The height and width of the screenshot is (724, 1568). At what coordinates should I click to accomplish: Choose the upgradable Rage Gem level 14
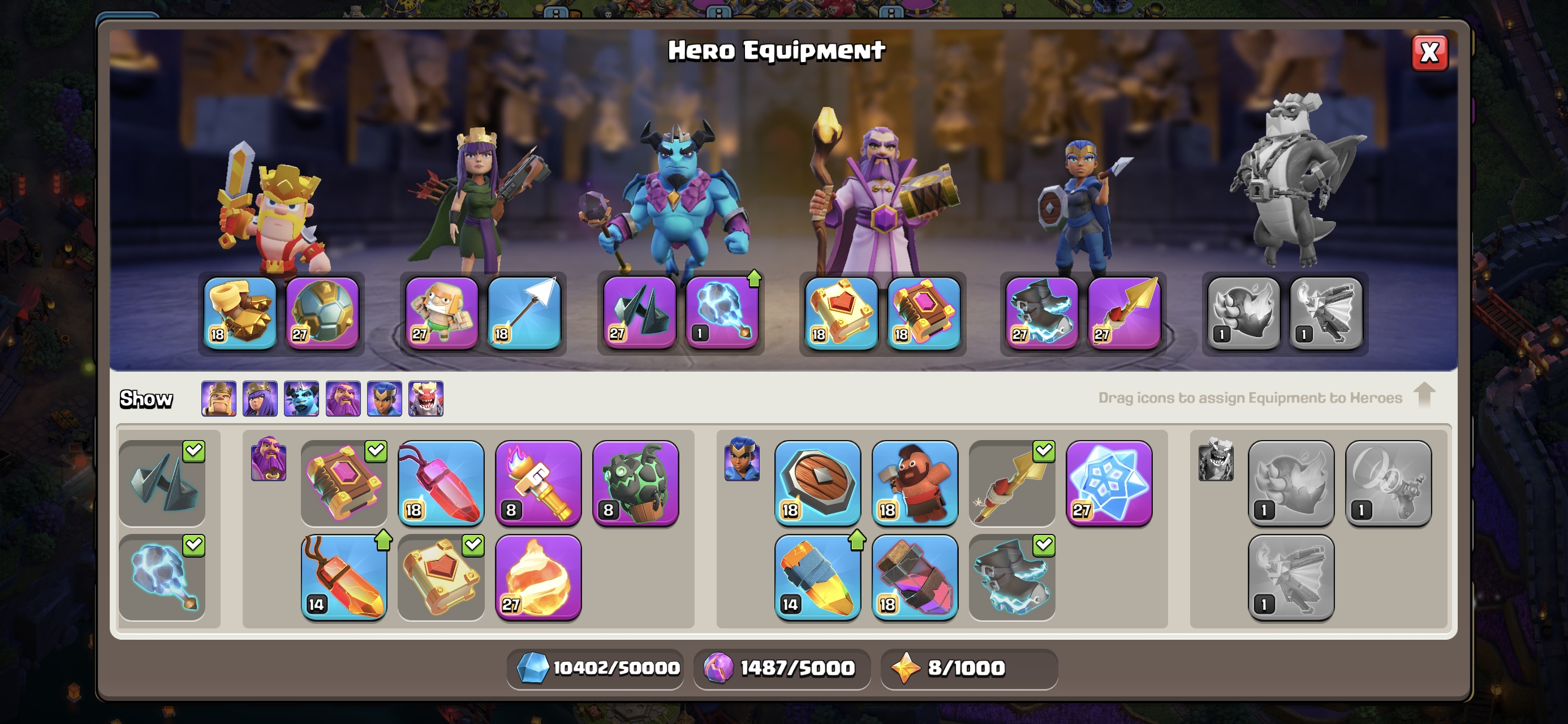344,578
